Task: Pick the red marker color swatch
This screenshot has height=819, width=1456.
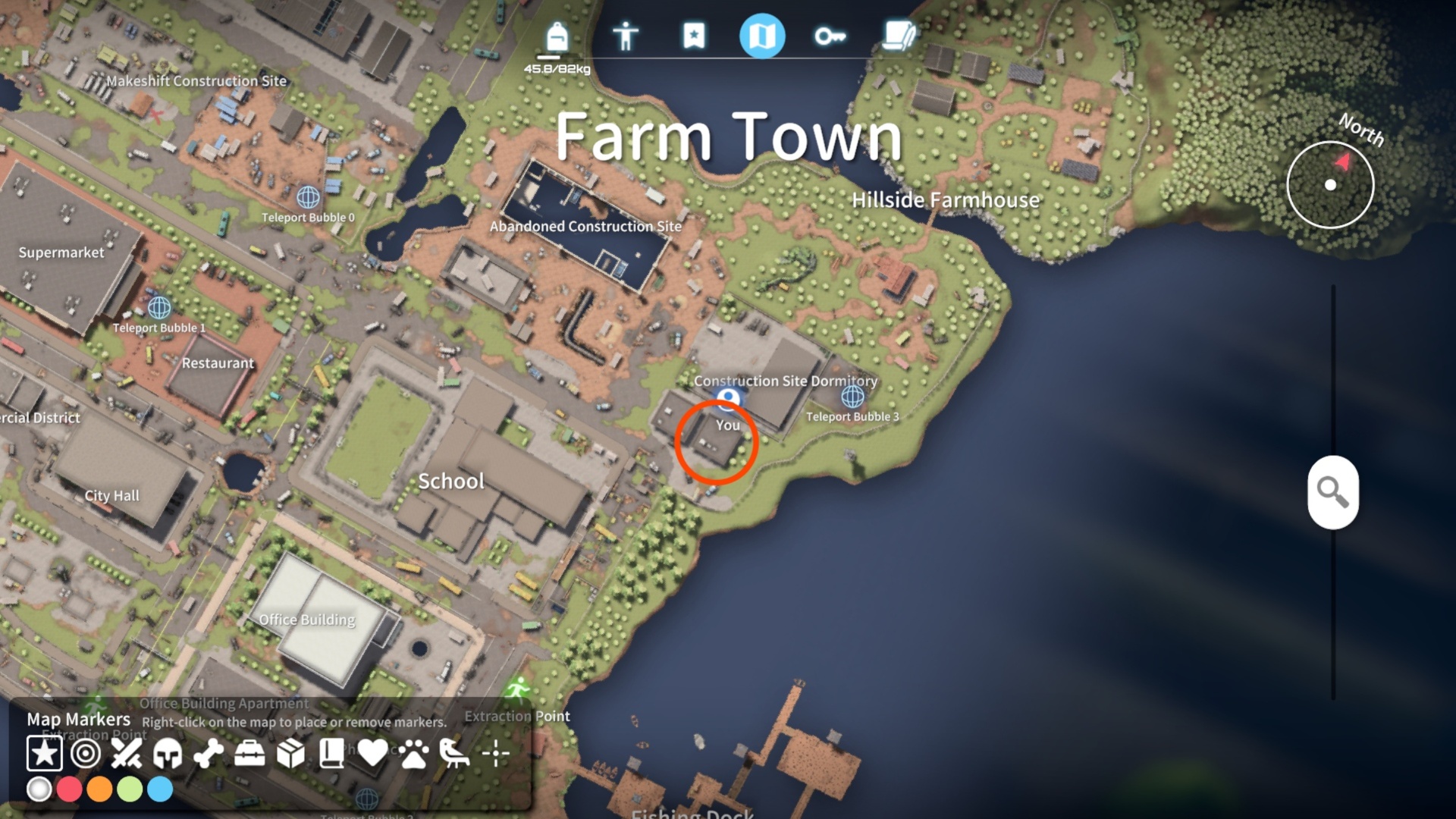Action: click(70, 790)
